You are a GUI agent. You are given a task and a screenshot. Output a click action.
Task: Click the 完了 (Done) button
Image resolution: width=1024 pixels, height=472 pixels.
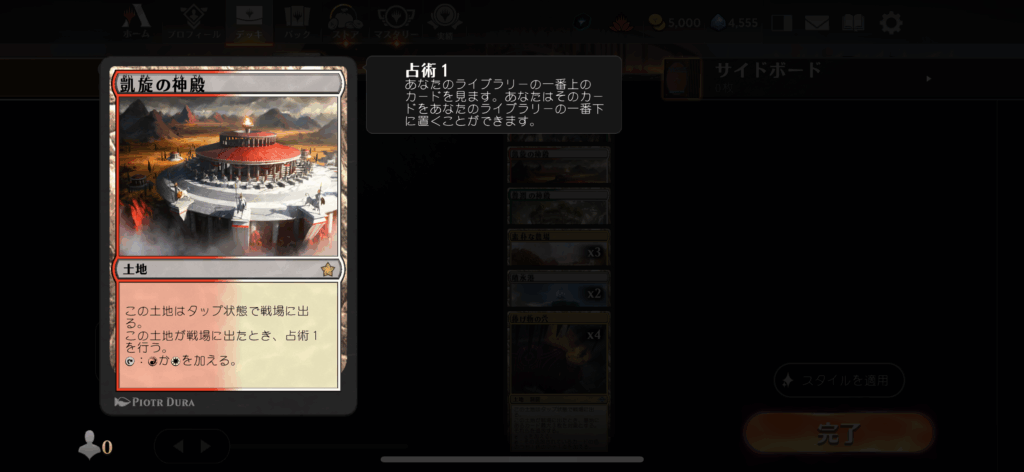[x=838, y=433]
